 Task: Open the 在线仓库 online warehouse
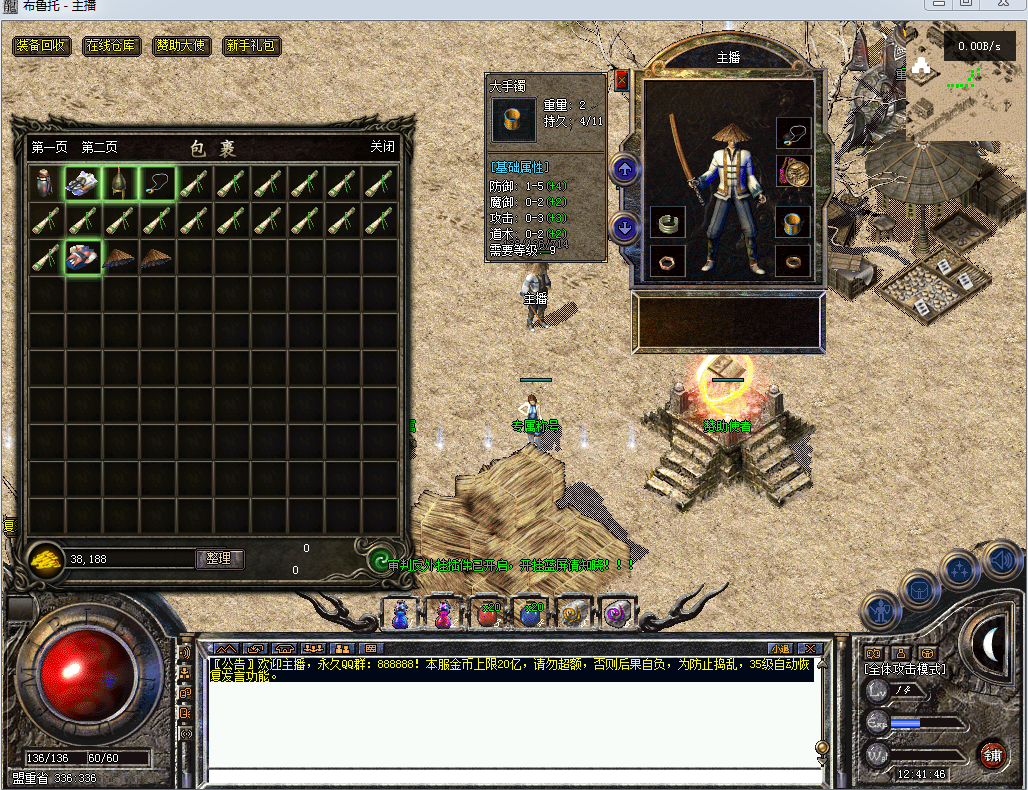112,46
